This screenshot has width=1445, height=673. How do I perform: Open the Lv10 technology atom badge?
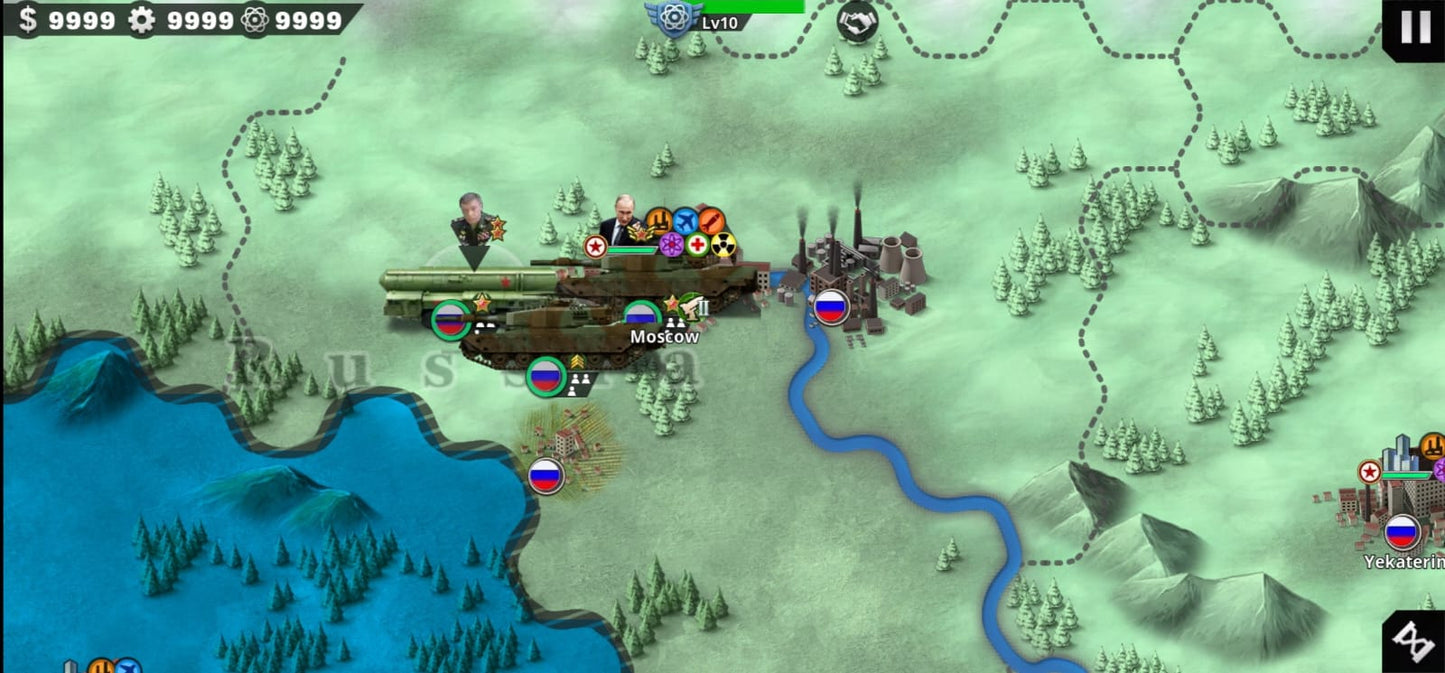coord(673,17)
